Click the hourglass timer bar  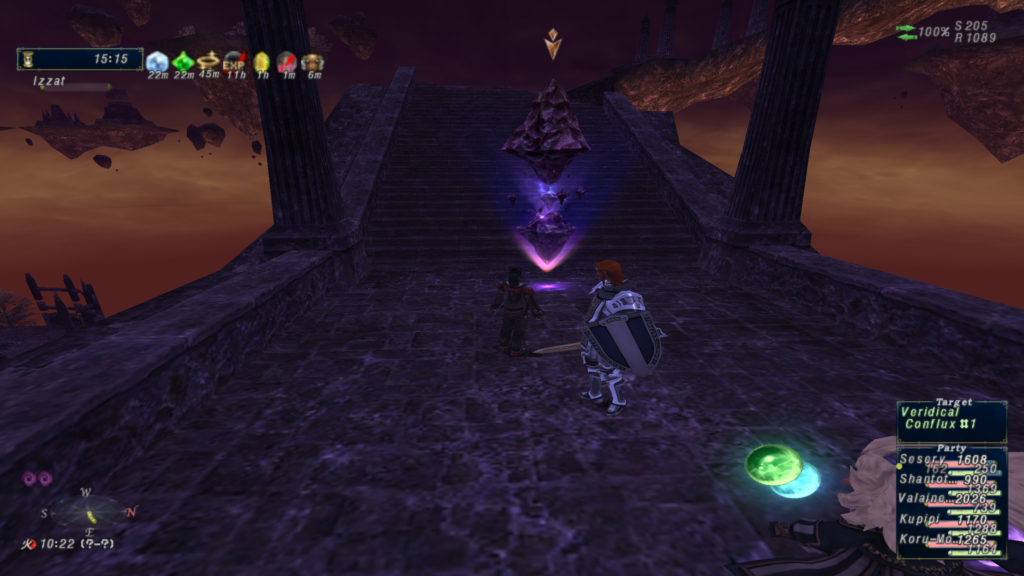coord(79,59)
